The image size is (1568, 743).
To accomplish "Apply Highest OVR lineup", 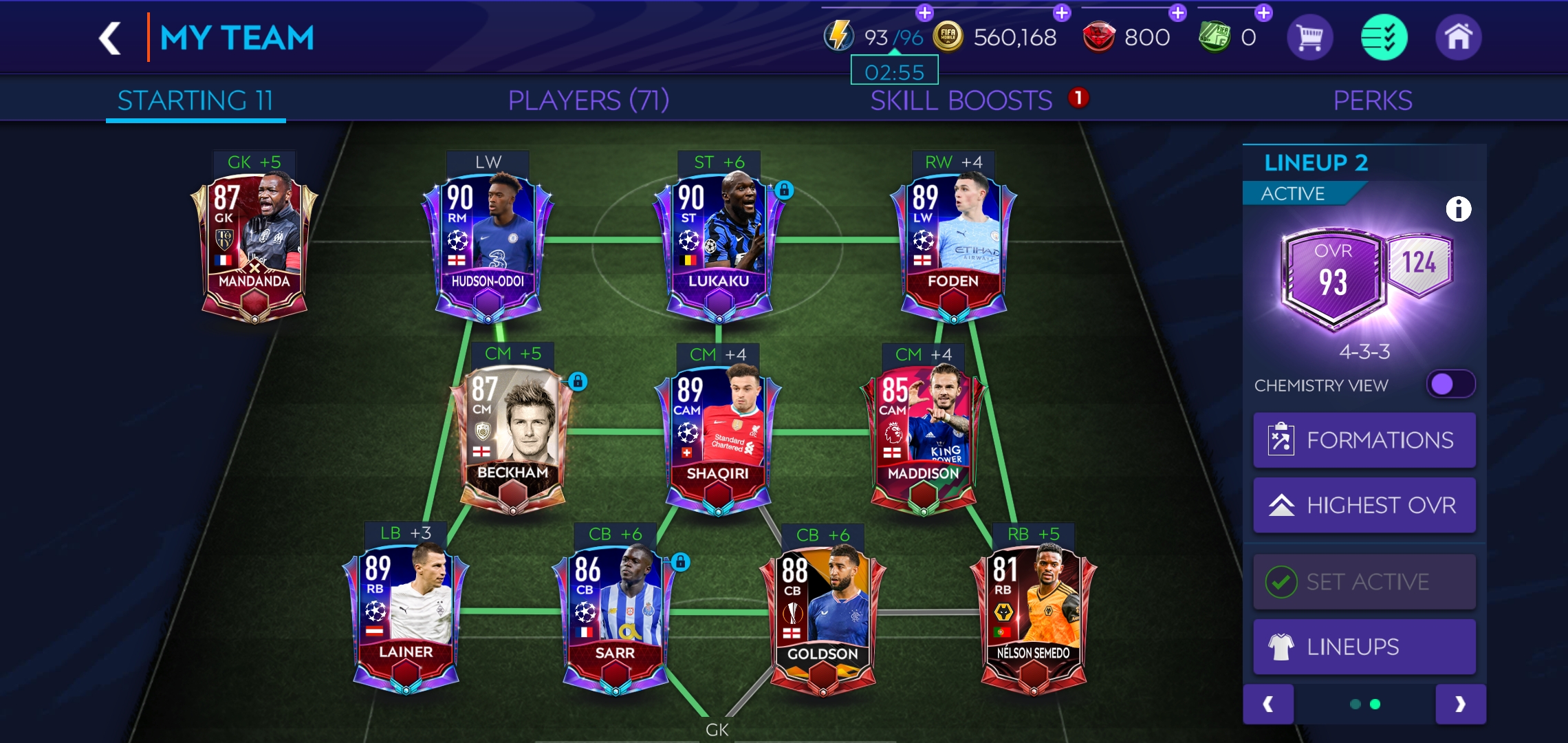I will click(x=1364, y=504).
